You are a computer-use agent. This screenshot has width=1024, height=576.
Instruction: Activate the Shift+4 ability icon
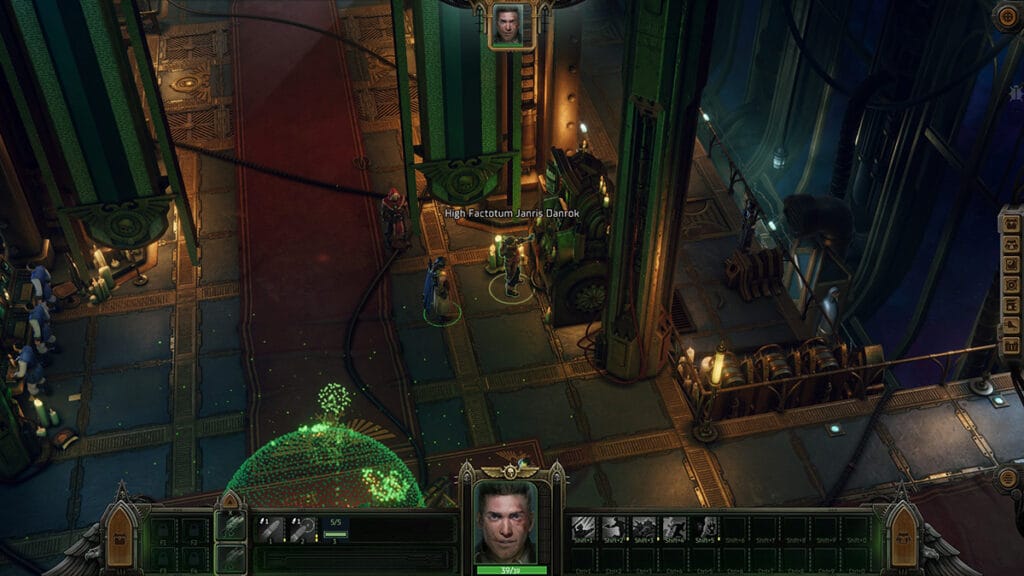point(675,527)
